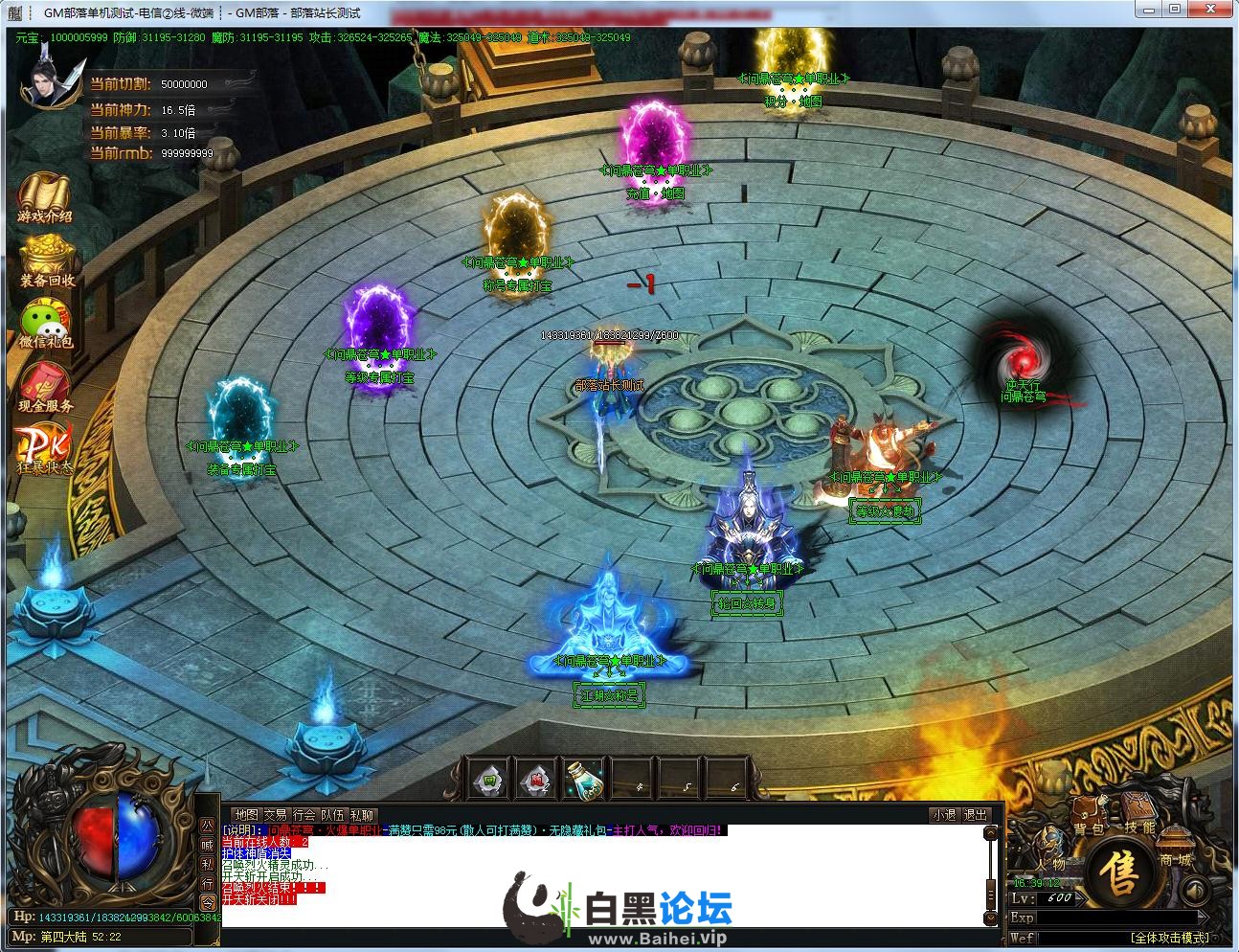Switch to the 行会 chat tab

click(304, 815)
